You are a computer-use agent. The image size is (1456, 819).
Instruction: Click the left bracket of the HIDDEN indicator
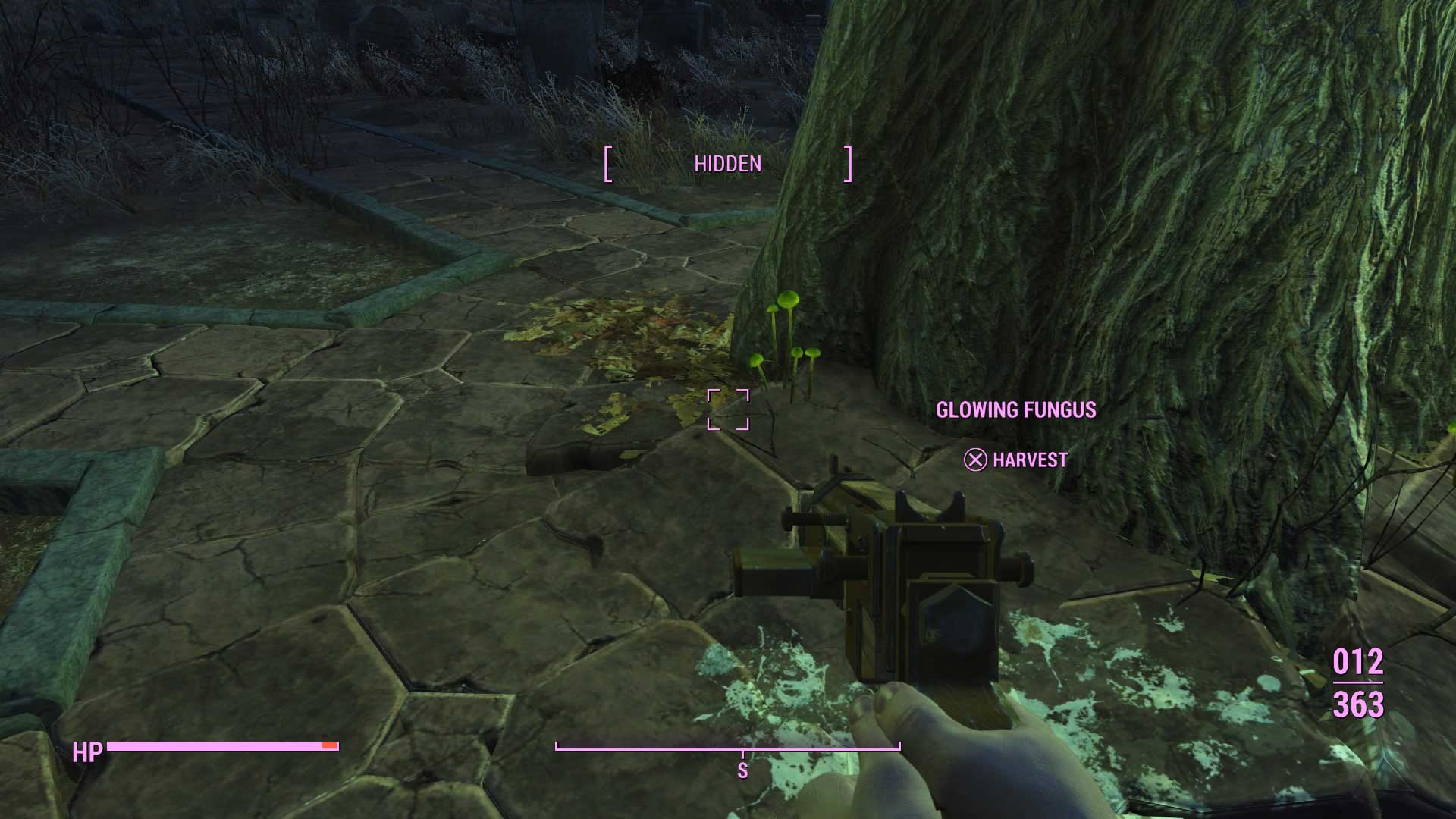(x=608, y=162)
